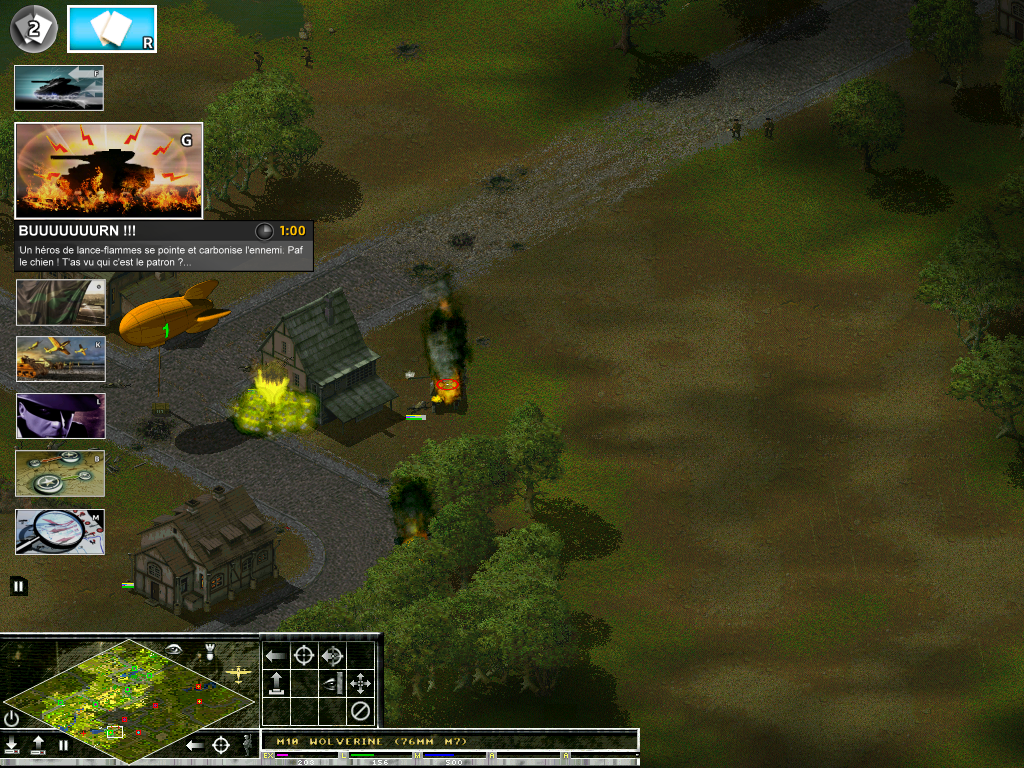Pause the game from the minimap panel
This screenshot has width=1024, height=768.
point(63,745)
